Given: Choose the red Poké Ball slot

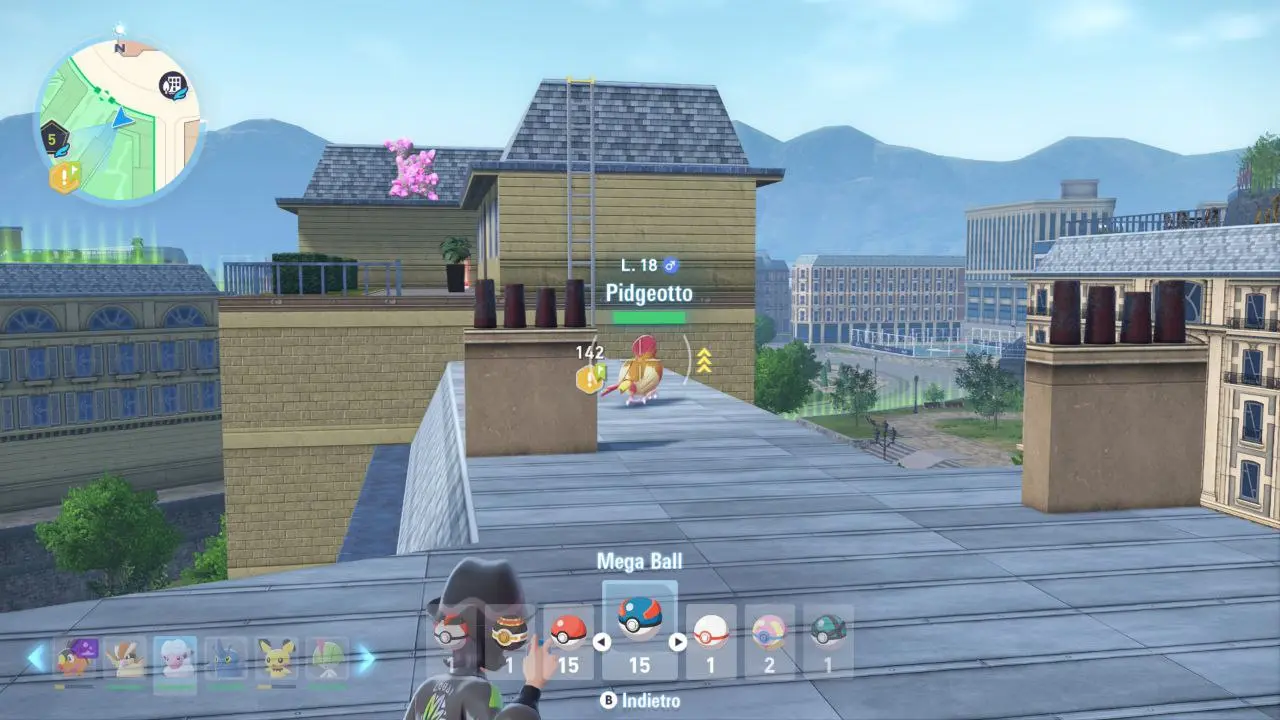Looking at the screenshot, I should (568, 632).
